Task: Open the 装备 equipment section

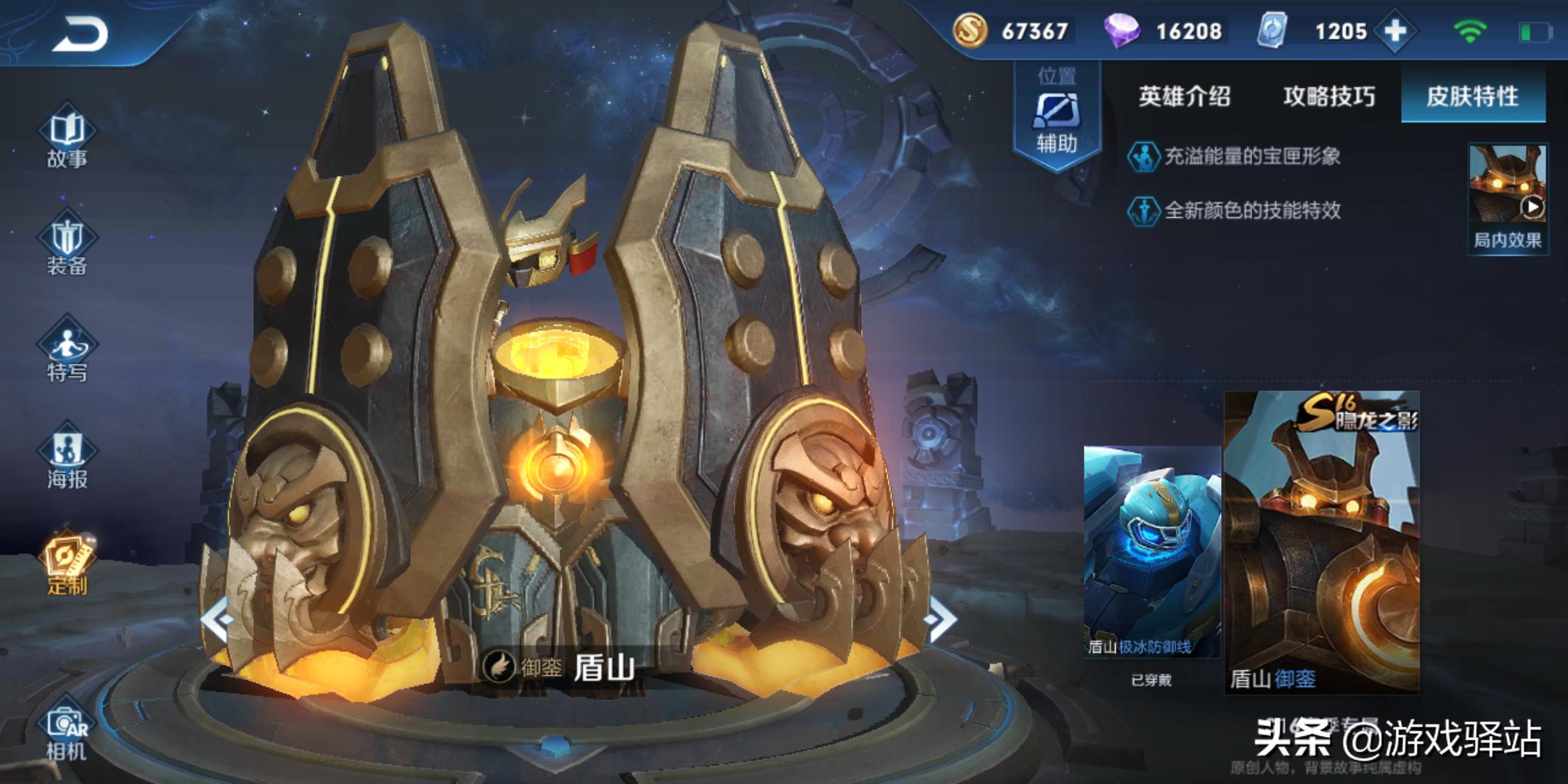Action: pos(67,245)
